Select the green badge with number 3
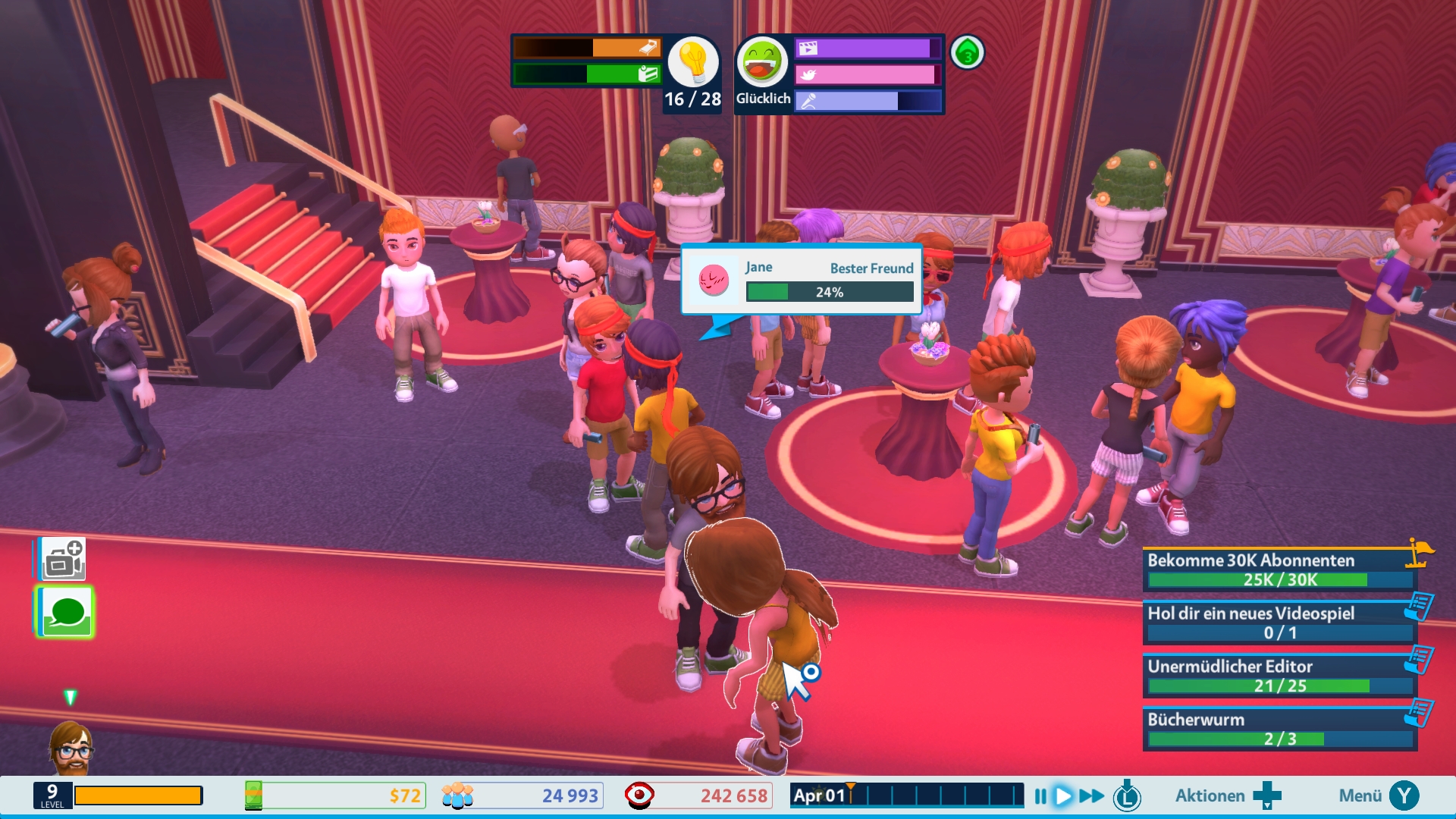The width and height of the screenshot is (1456, 819). (x=967, y=53)
